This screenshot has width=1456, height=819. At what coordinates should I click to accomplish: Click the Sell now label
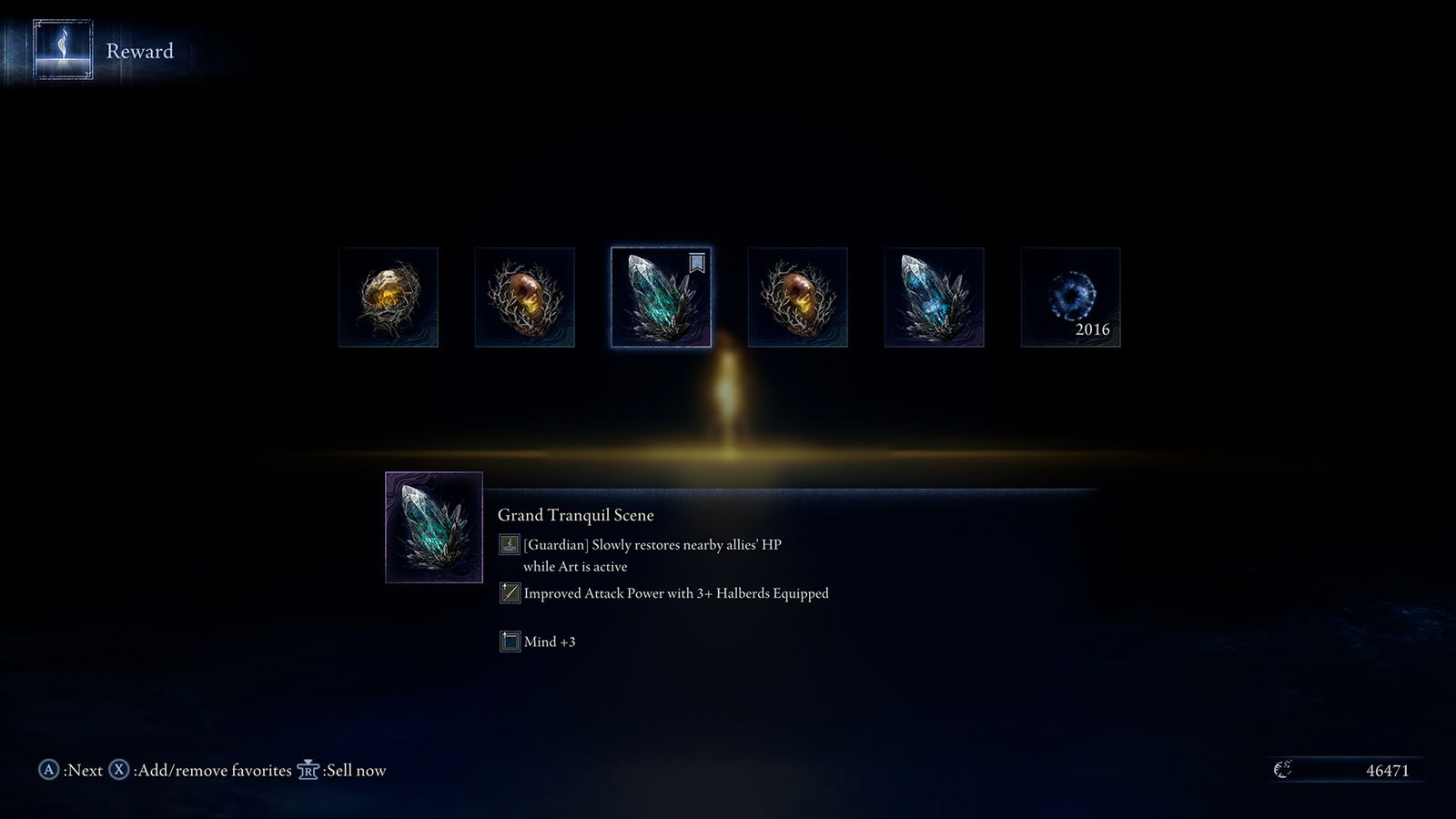pos(354,769)
